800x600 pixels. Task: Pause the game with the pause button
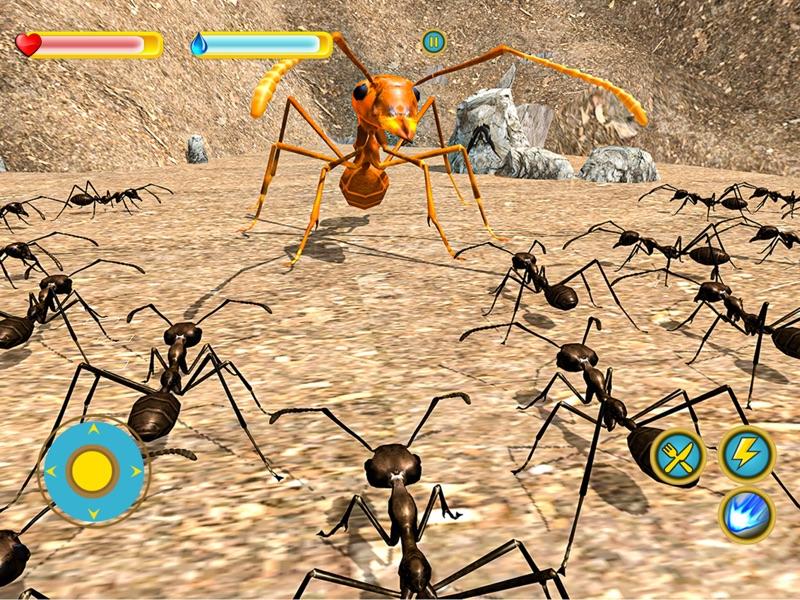(x=433, y=42)
